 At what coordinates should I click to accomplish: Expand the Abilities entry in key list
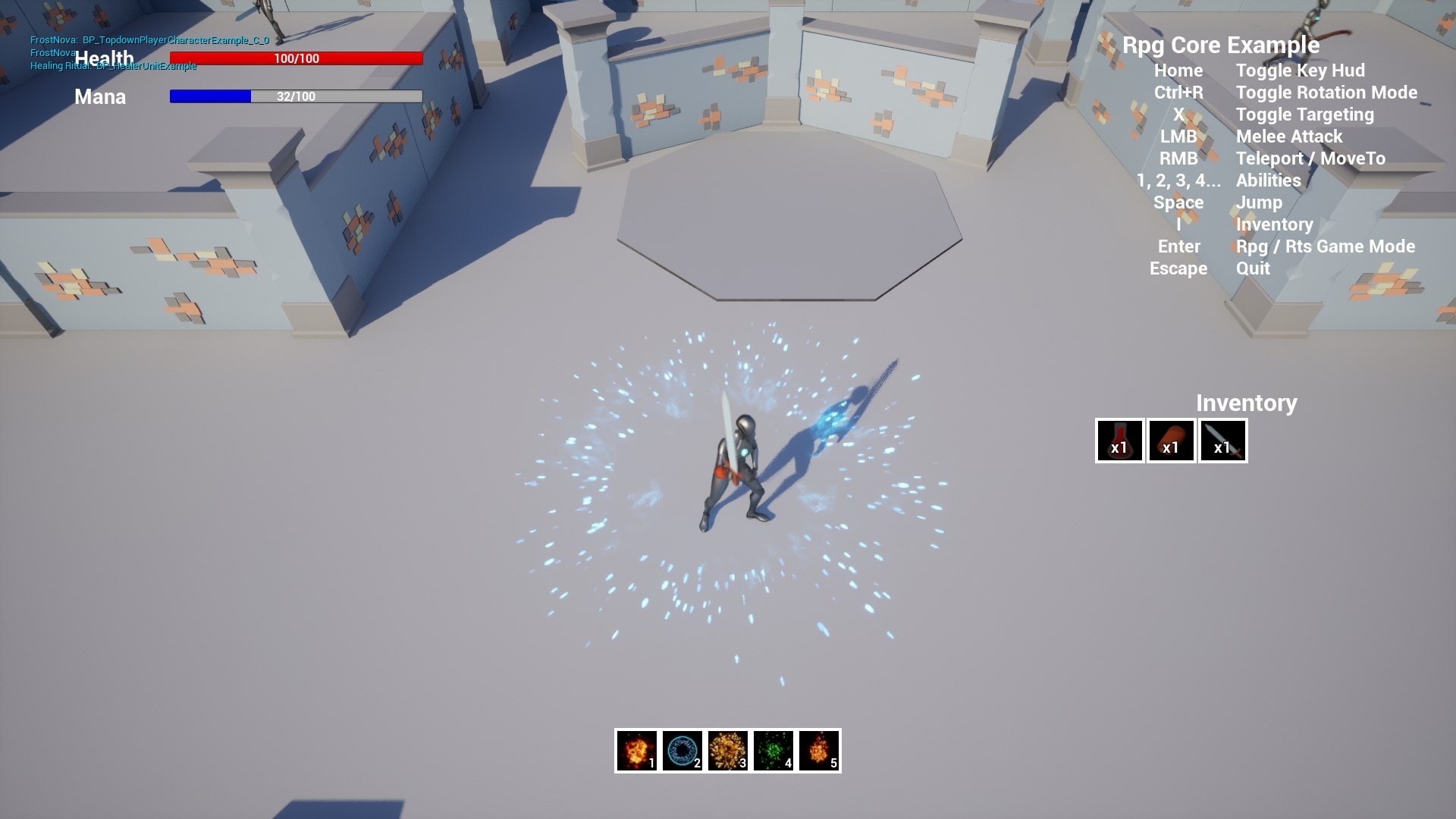[x=1268, y=180]
